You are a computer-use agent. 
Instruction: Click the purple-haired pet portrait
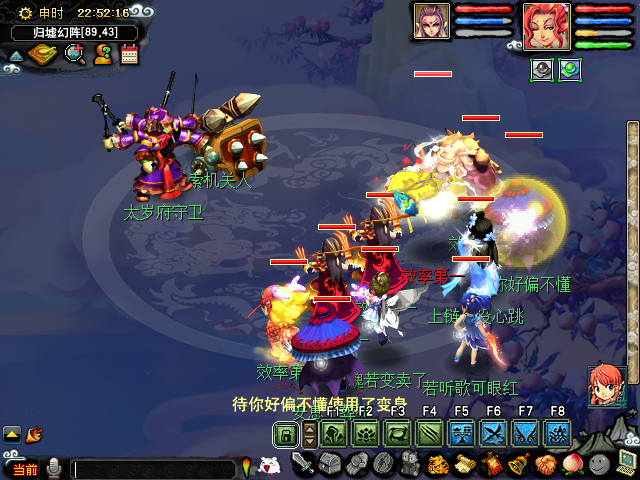click(432, 21)
